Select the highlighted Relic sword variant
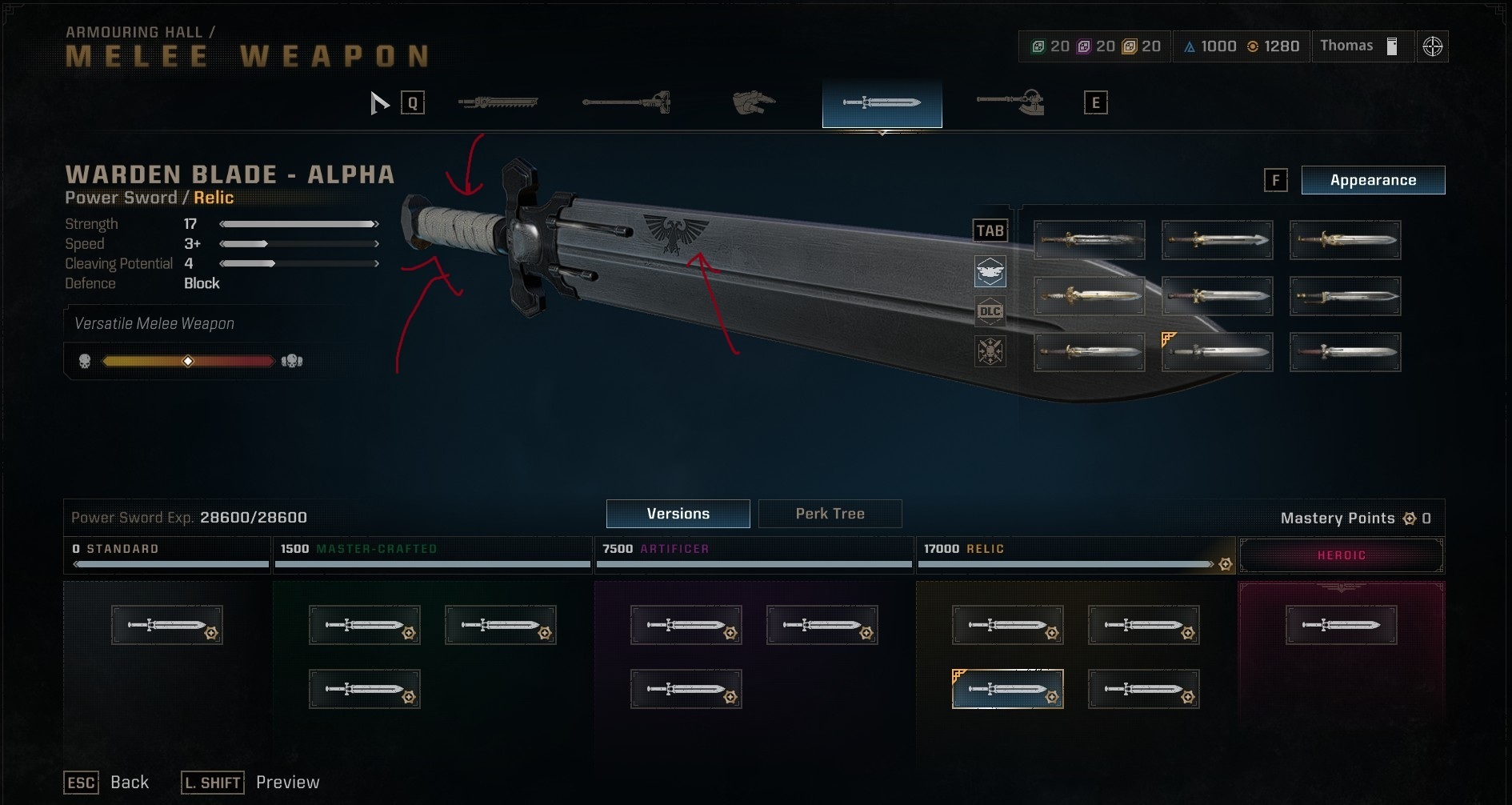This screenshot has width=1512, height=805. pos(1007,688)
